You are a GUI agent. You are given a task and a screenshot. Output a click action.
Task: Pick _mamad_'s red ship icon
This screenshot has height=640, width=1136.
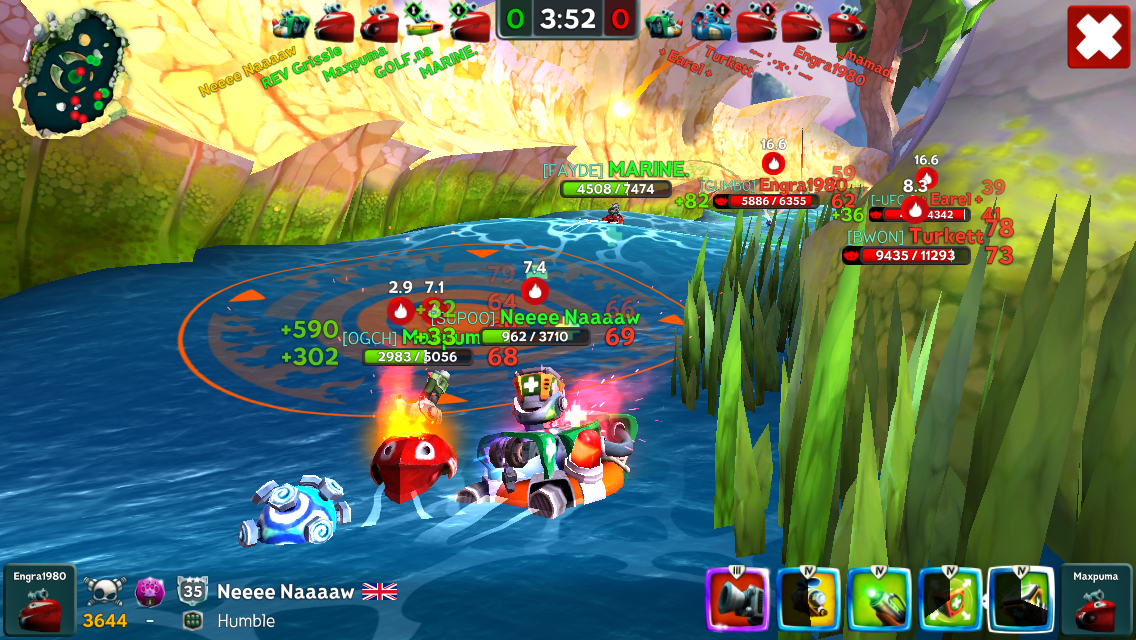click(846, 23)
